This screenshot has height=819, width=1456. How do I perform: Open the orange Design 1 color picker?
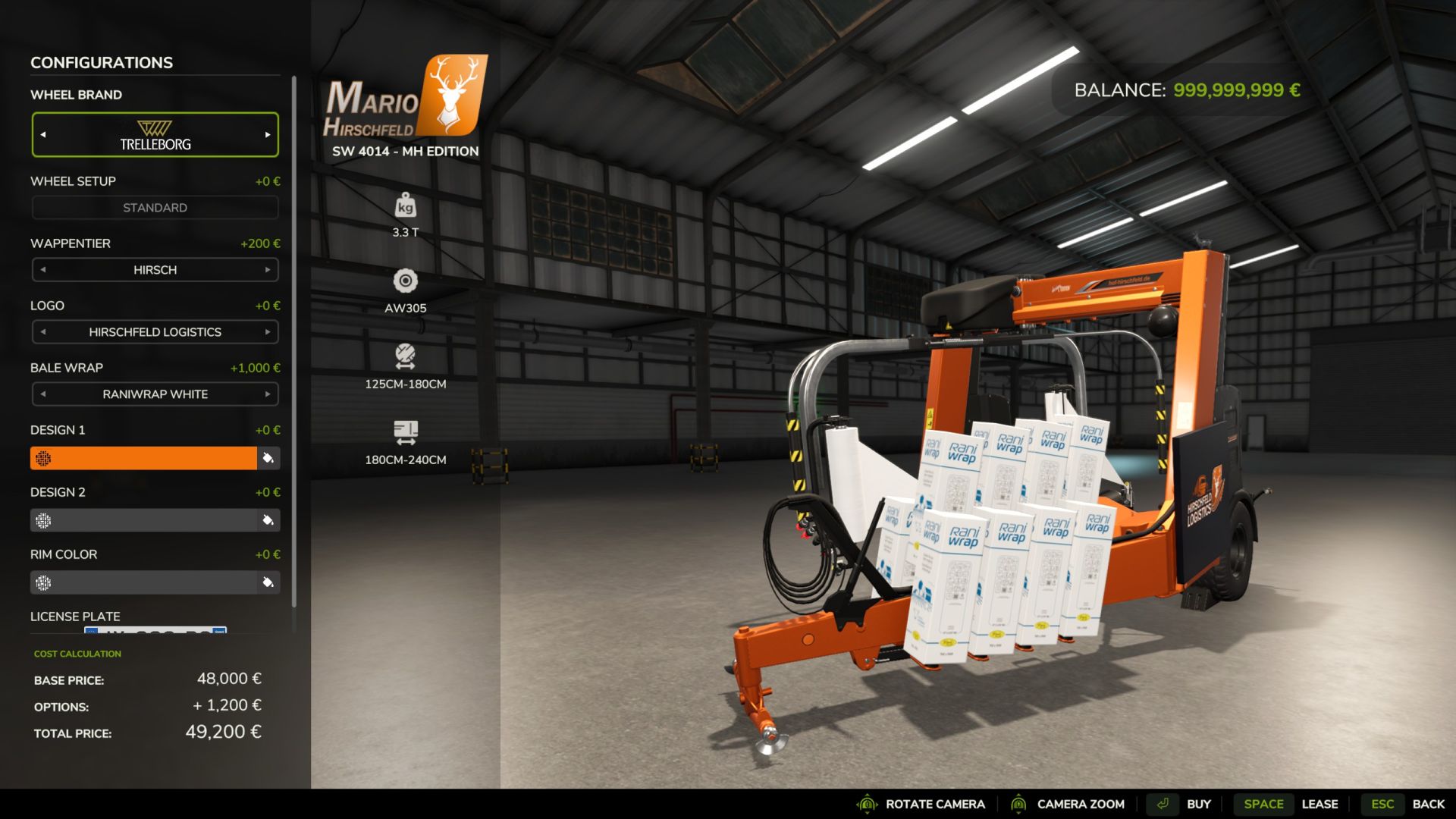(x=144, y=458)
